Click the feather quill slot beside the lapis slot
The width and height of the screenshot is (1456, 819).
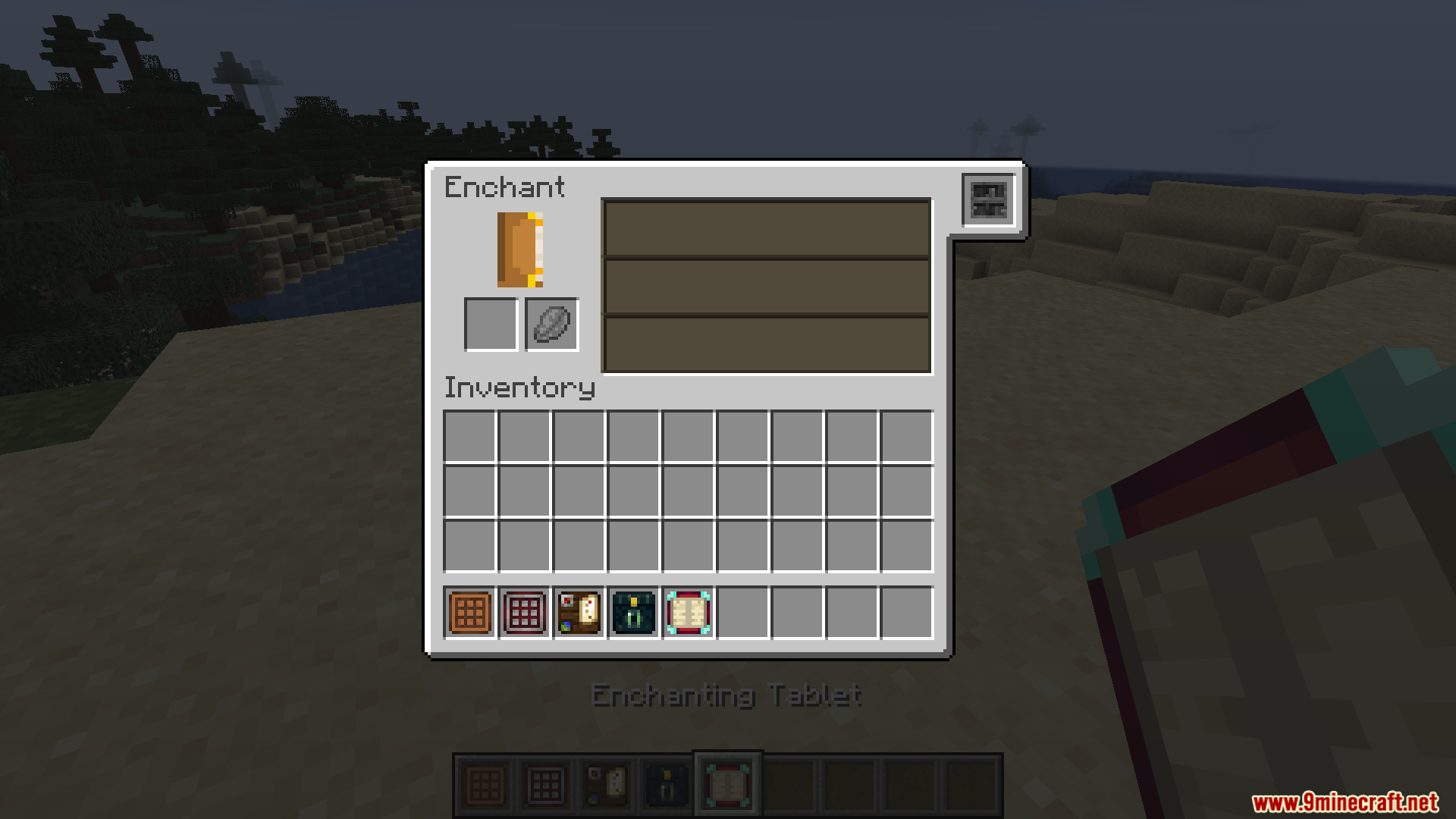click(551, 325)
